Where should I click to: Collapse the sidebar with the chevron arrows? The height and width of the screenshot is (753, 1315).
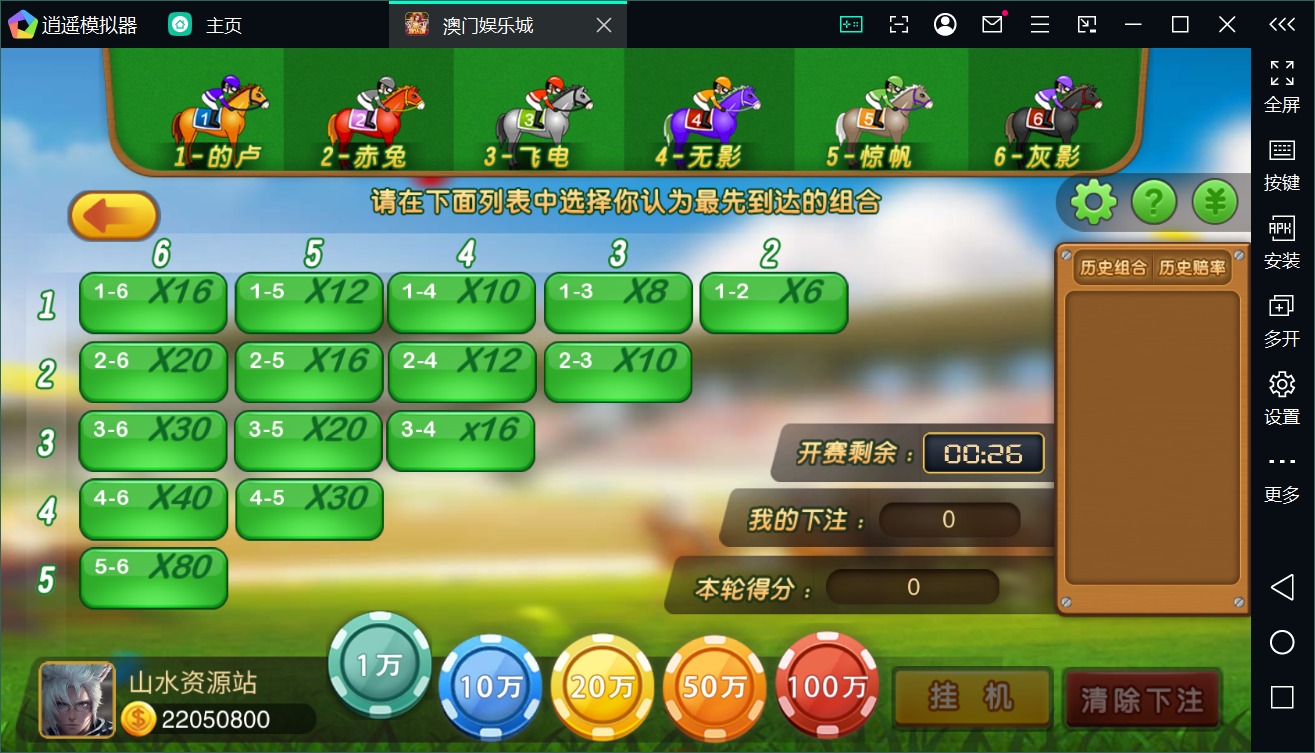tap(1283, 24)
